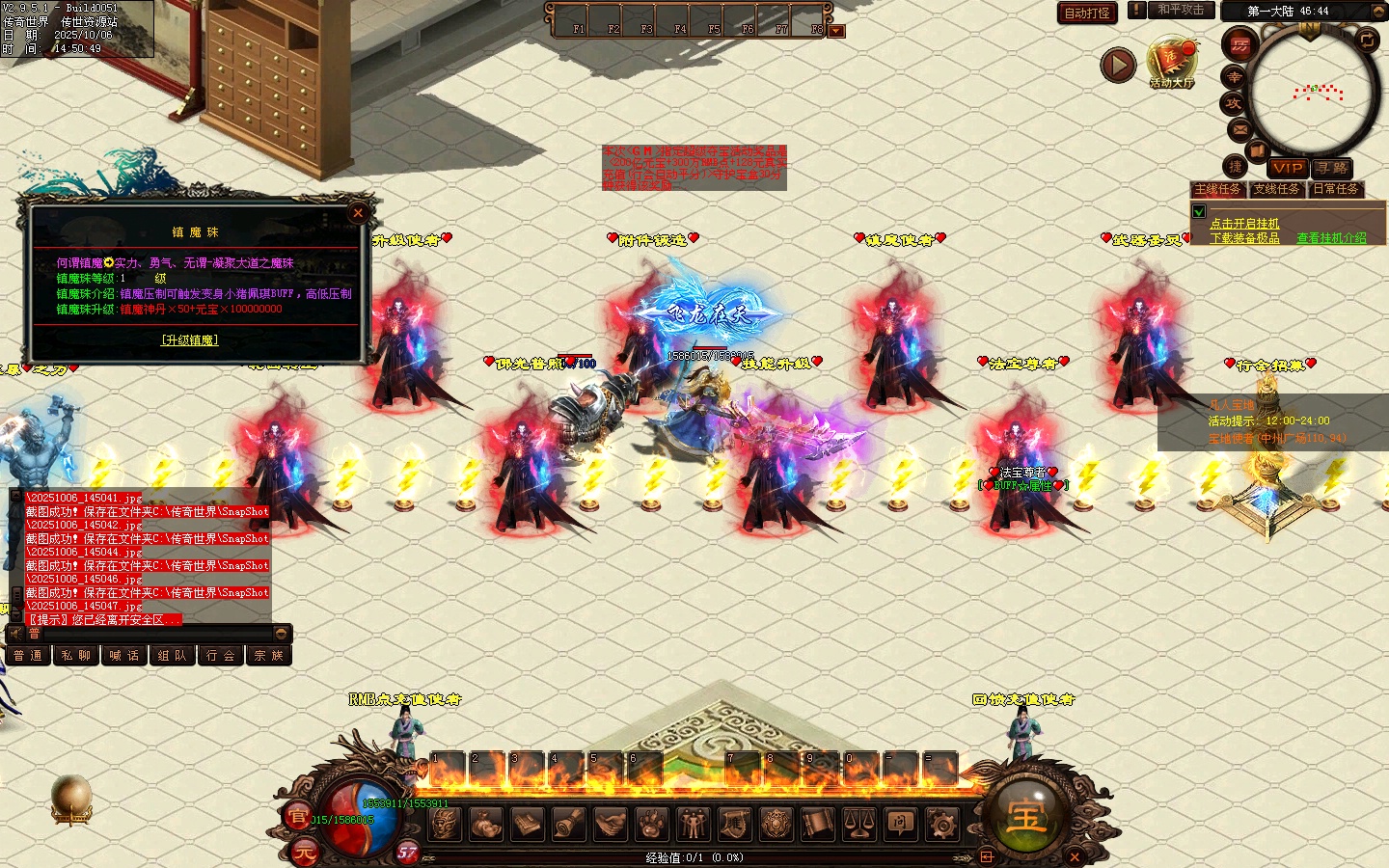This screenshot has height=868, width=1389.
Task: Select the 行会 guild chat tab
Action: point(220,656)
